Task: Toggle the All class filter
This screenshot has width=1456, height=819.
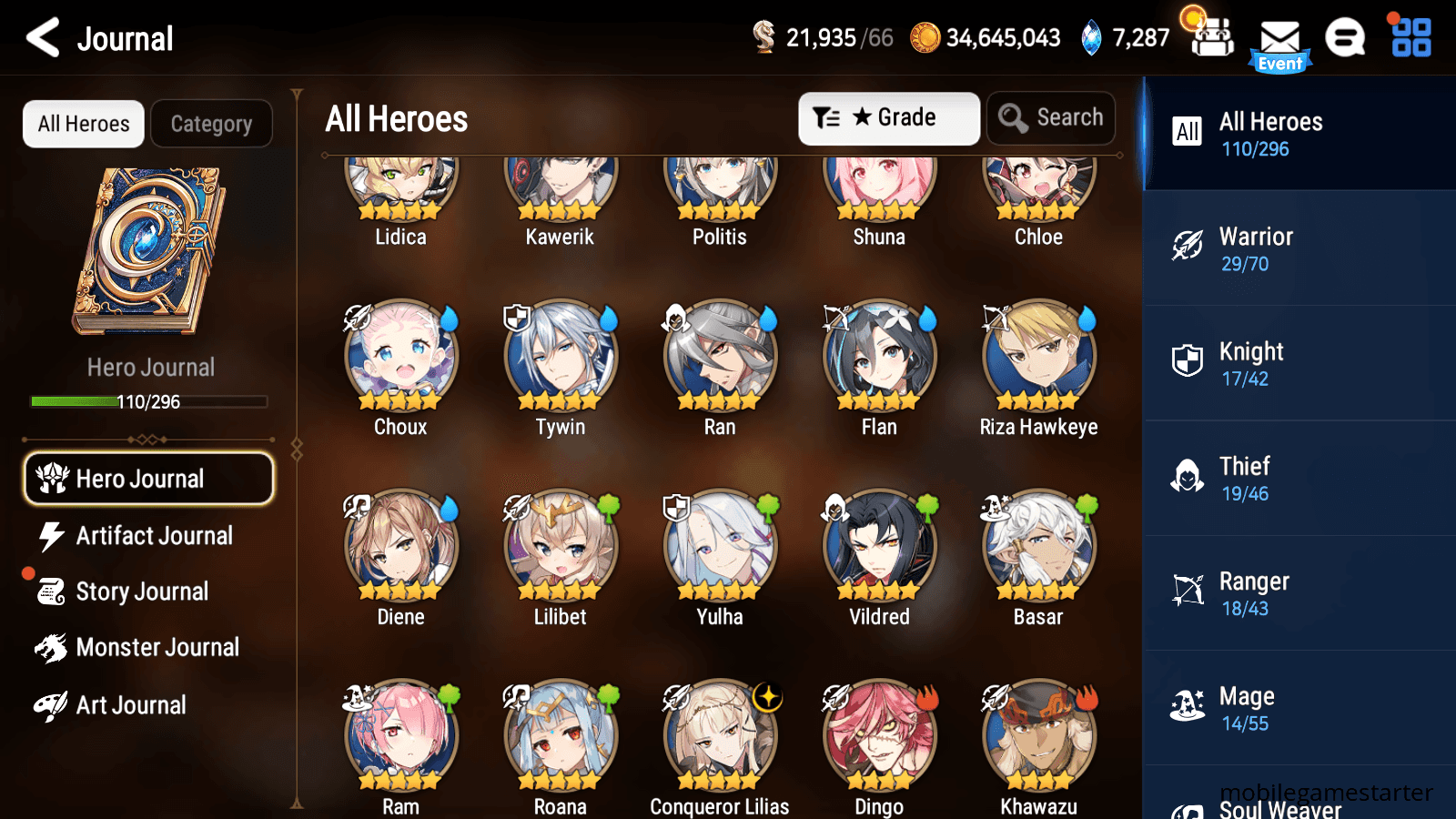Action: 1186,132
